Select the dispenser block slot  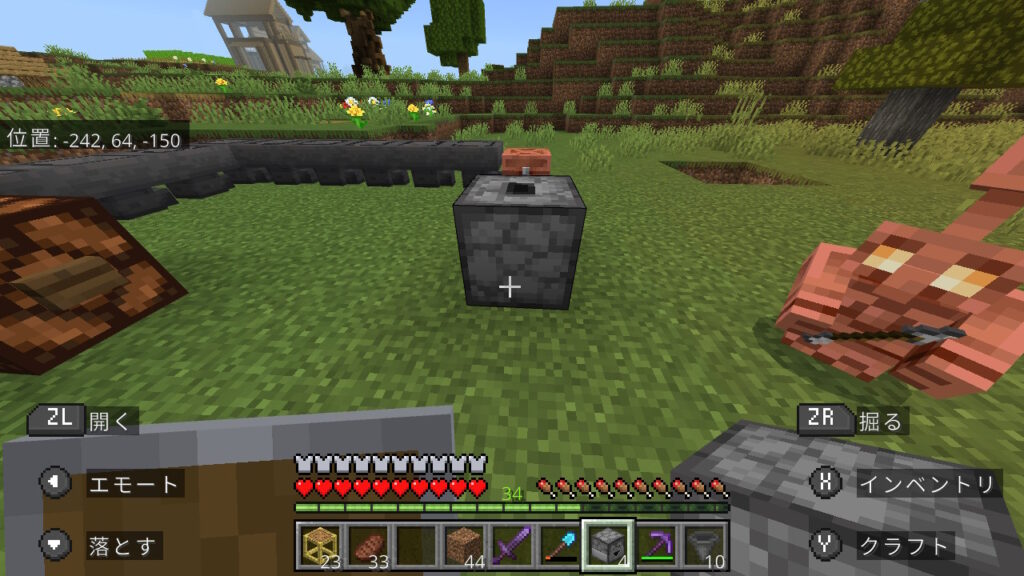[x=607, y=546]
